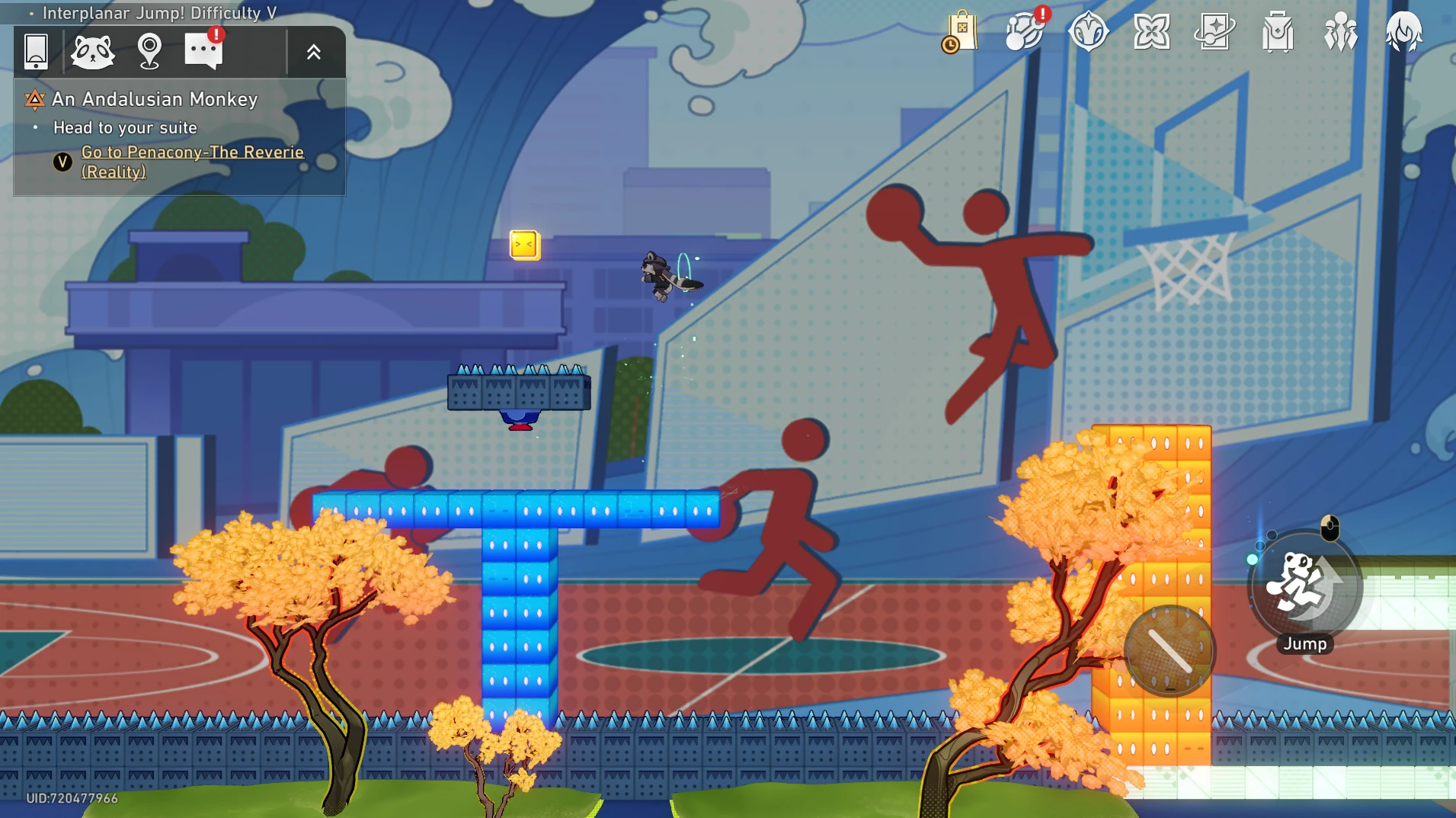Click the round crest emblem icon
1456x818 pixels.
point(1087,32)
